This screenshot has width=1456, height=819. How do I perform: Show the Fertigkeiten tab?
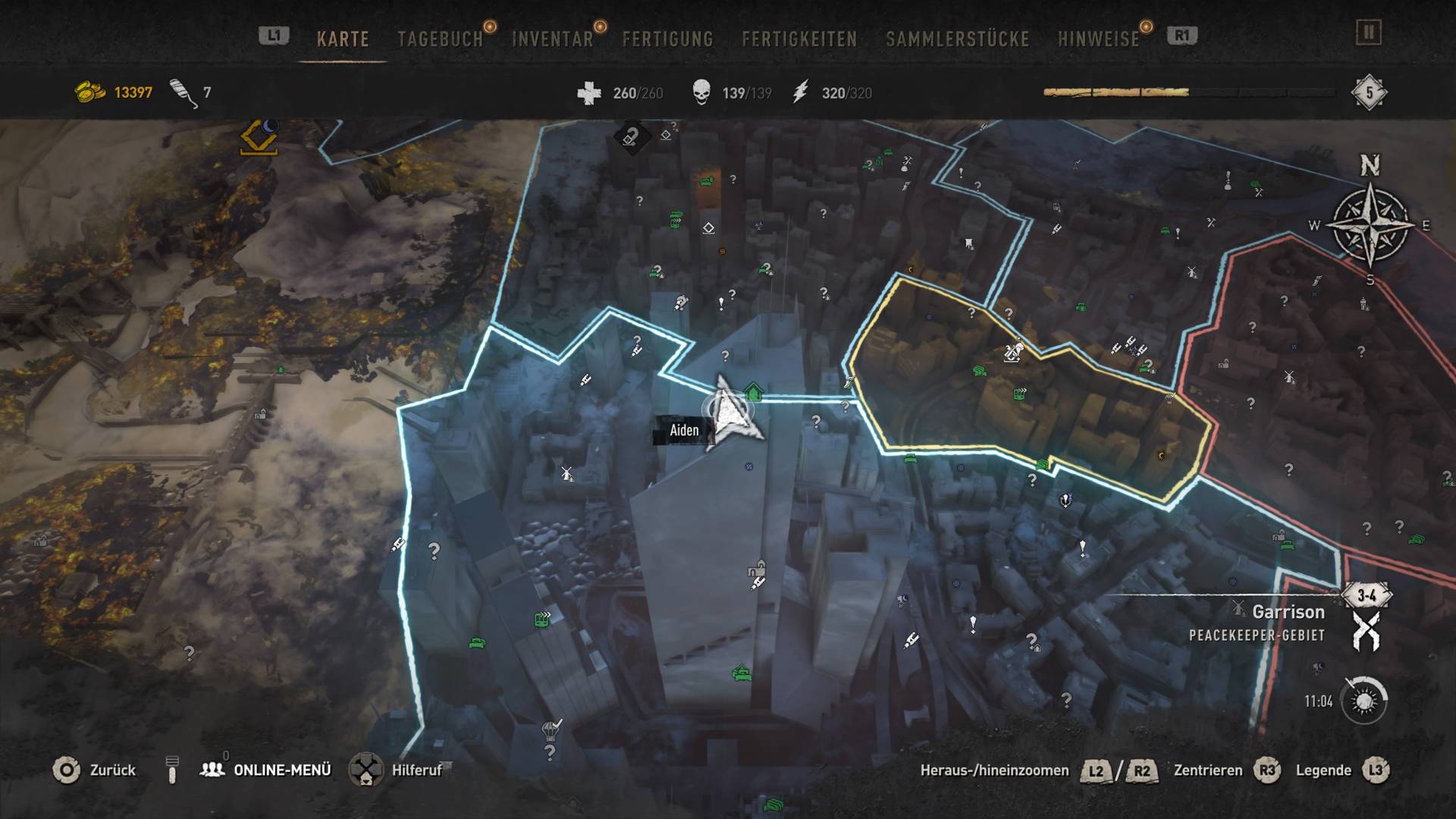(799, 39)
